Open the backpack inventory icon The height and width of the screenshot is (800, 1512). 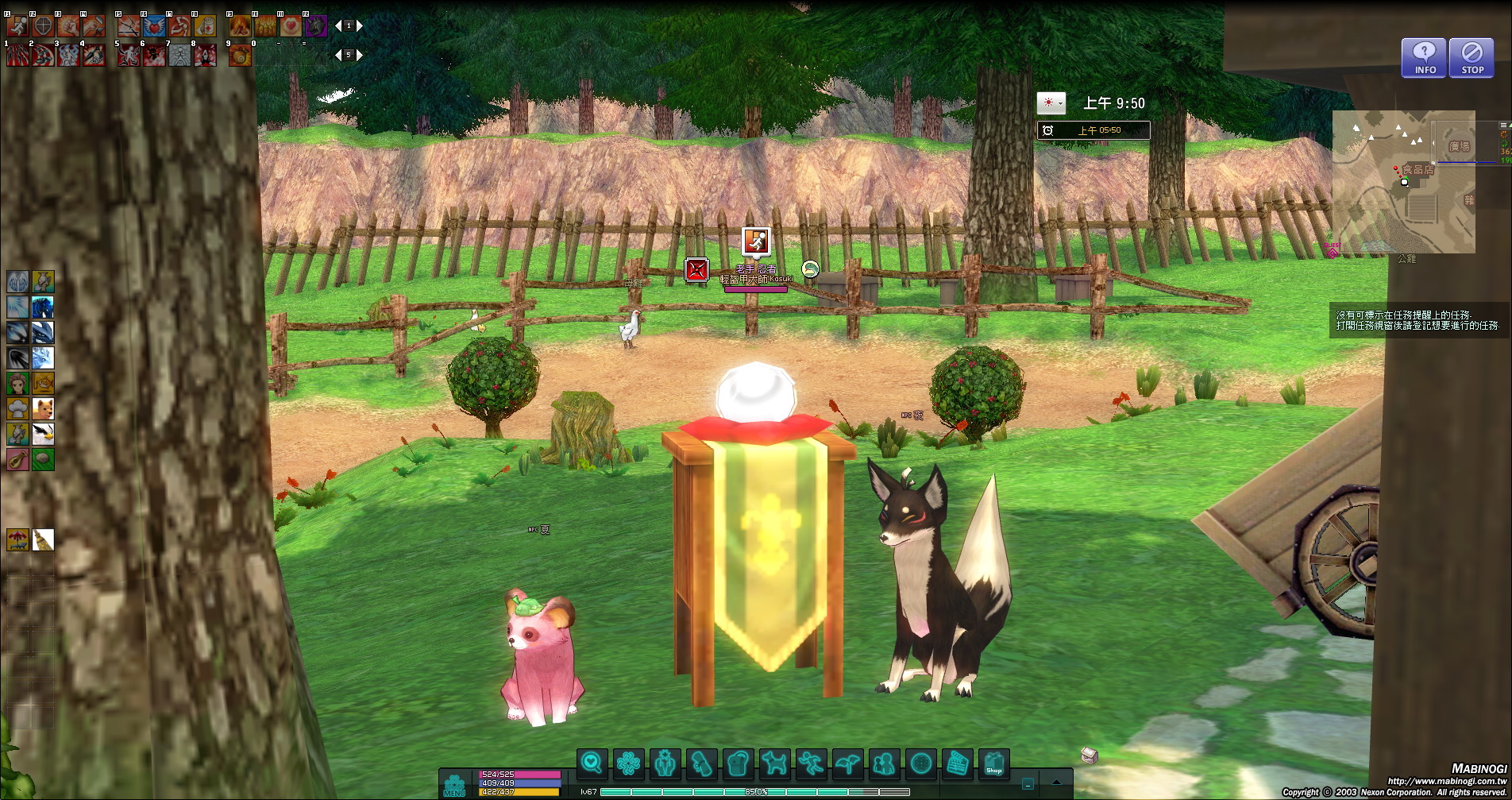pyautogui.click(x=739, y=763)
